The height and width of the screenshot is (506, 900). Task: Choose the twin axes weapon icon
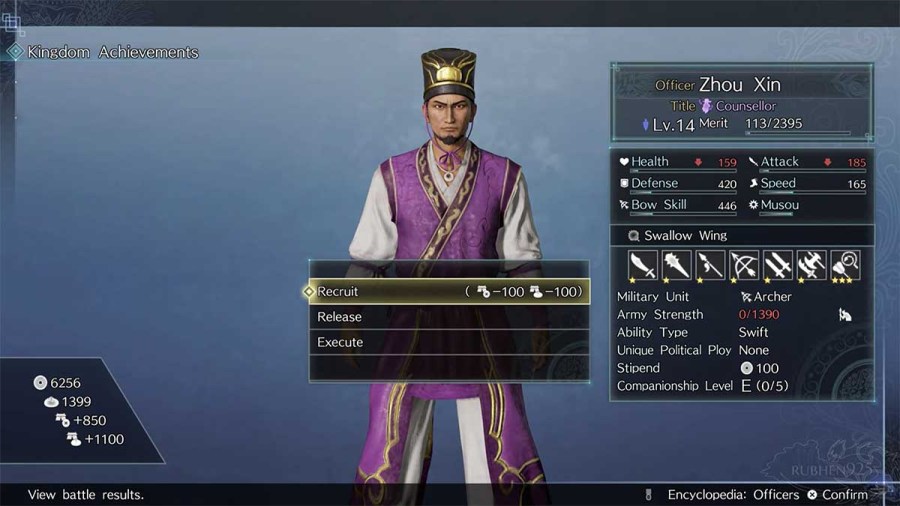coord(811,265)
